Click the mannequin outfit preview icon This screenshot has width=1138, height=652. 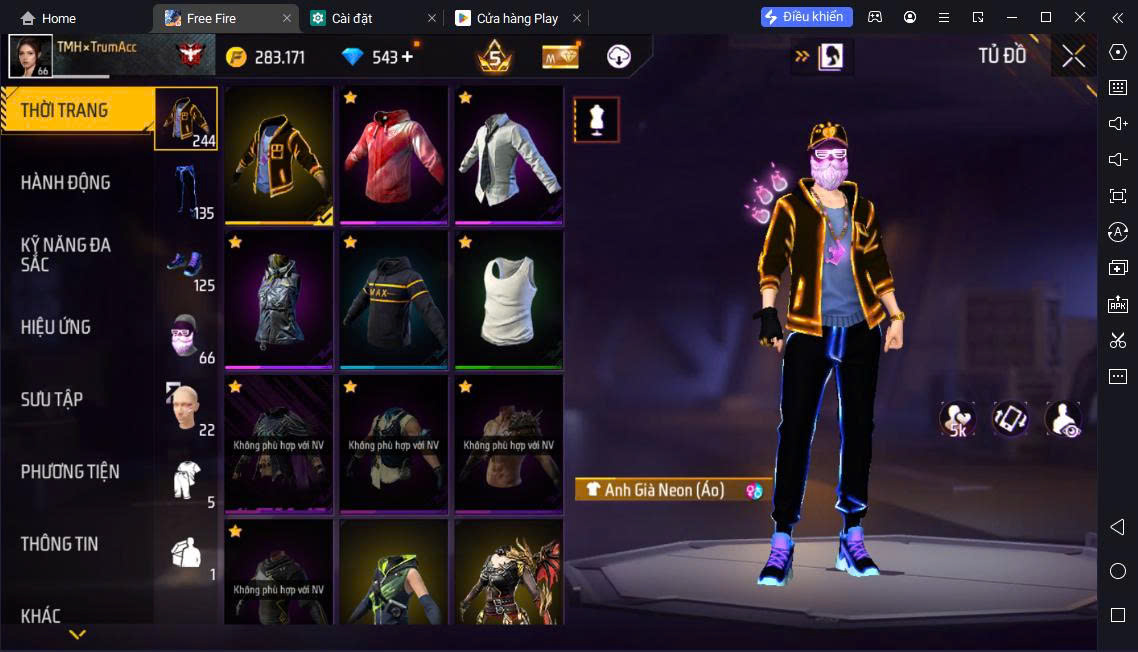click(596, 120)
